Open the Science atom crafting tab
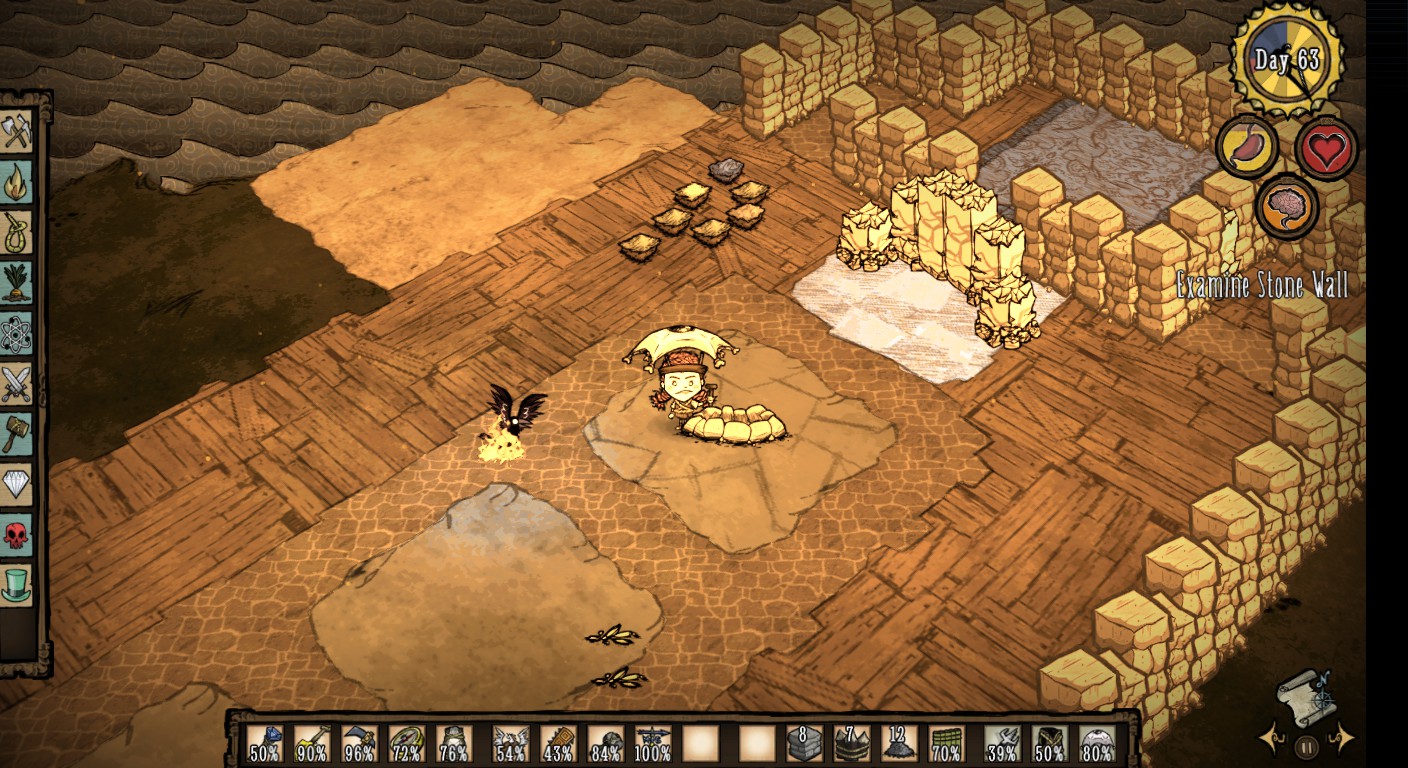The image size is (1408, 768). point(17,334)
